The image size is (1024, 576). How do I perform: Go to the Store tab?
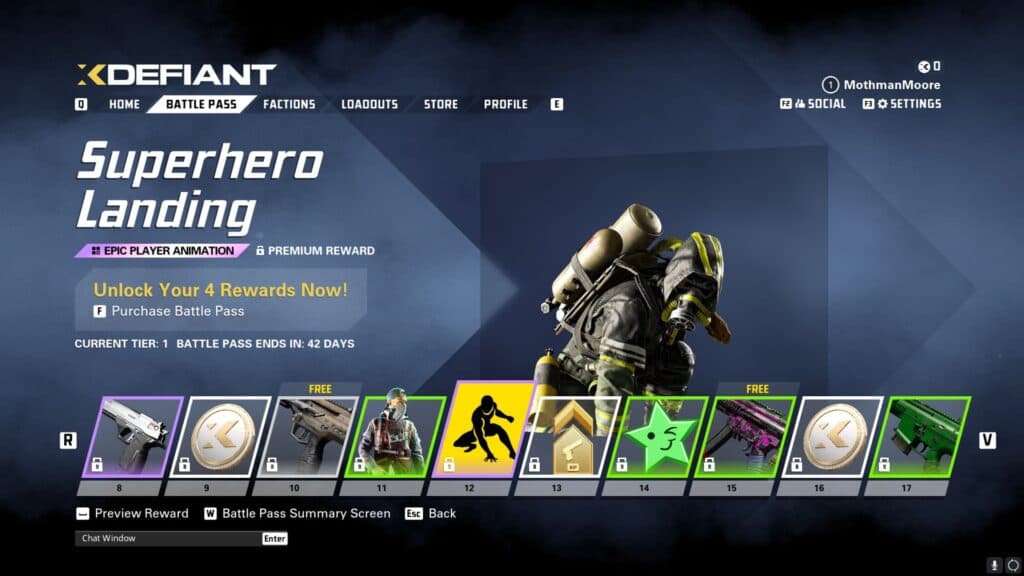[x=440, y=104]
